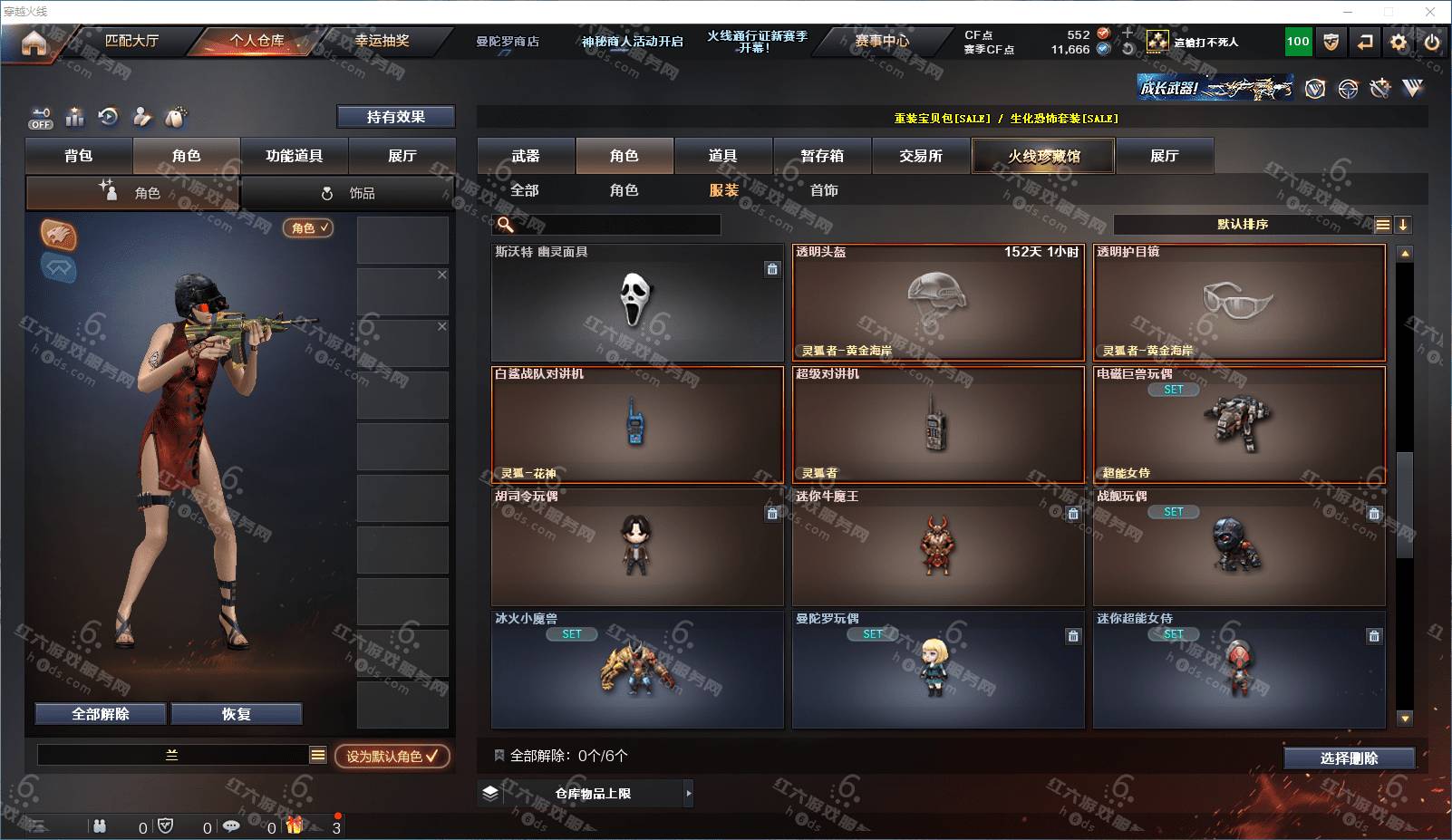Open the 默认排序 sorting dropdown
The width and height of the screenshot is (1452, 840).
tap(1243, 225)
